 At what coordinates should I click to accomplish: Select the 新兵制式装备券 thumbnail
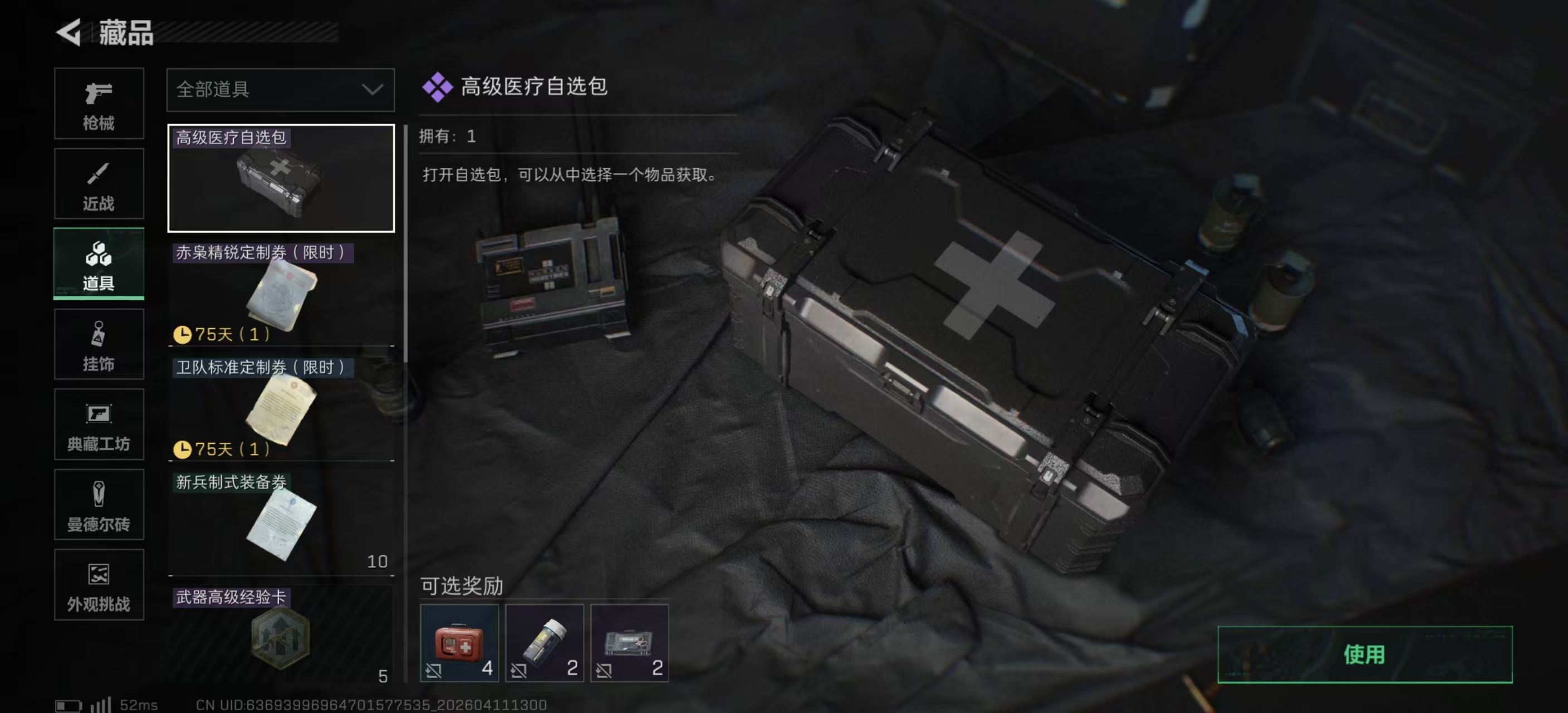tap(280, 521)
